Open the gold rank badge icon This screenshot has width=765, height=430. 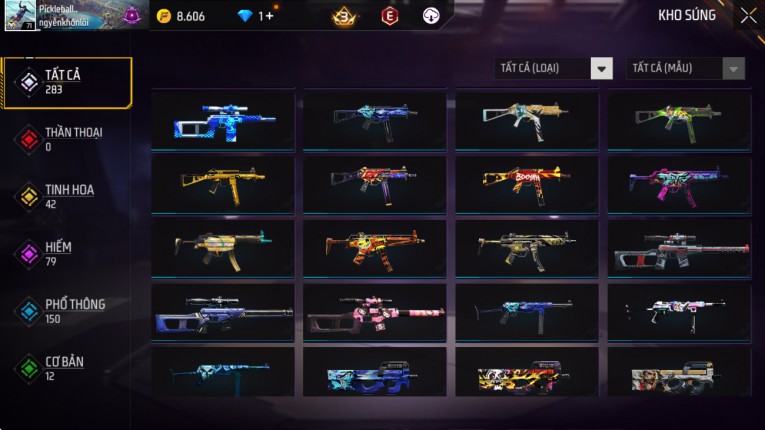coord(344,16)
